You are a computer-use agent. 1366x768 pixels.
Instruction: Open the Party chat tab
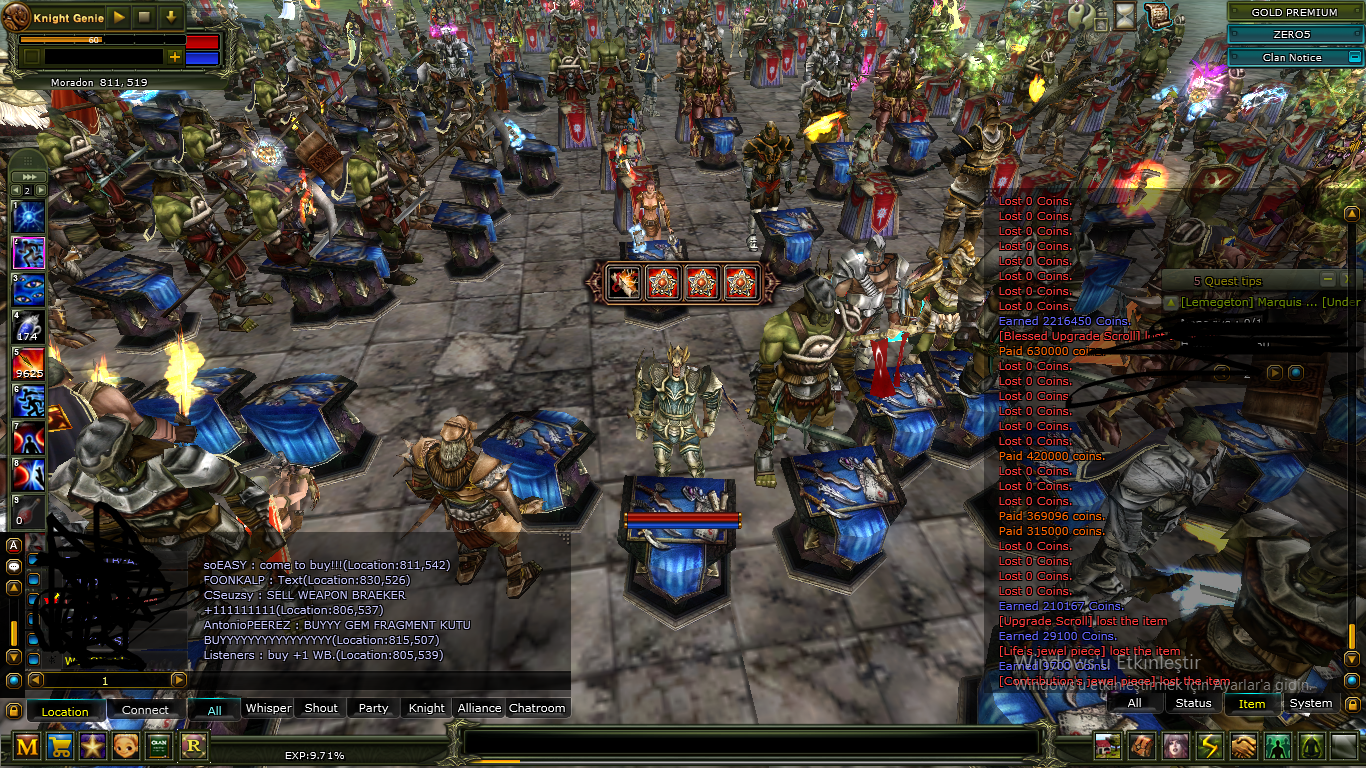tap(373, 708)
